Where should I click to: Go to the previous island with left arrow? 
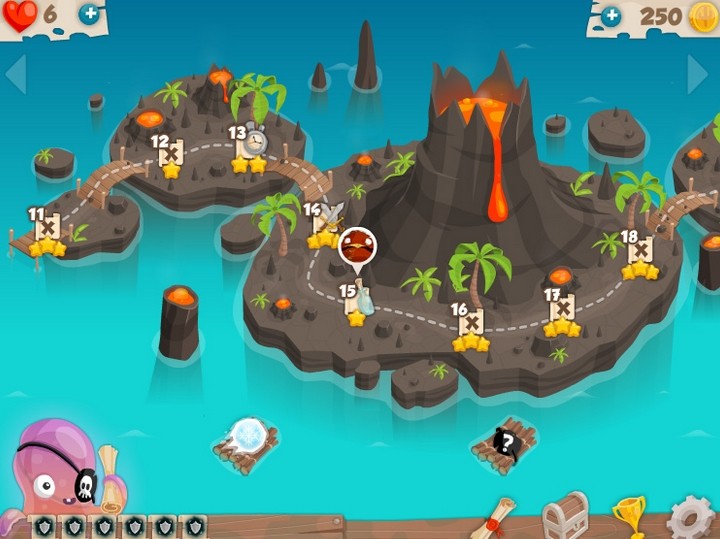pyautogui.click(x=16, y=73)
